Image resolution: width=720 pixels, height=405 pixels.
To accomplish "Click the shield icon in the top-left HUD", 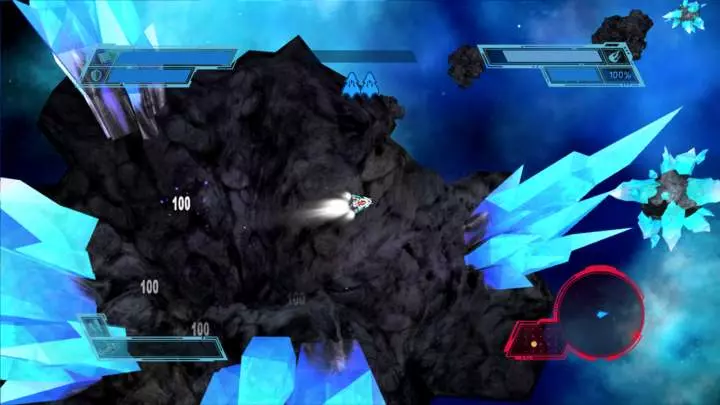I will 96,74.
